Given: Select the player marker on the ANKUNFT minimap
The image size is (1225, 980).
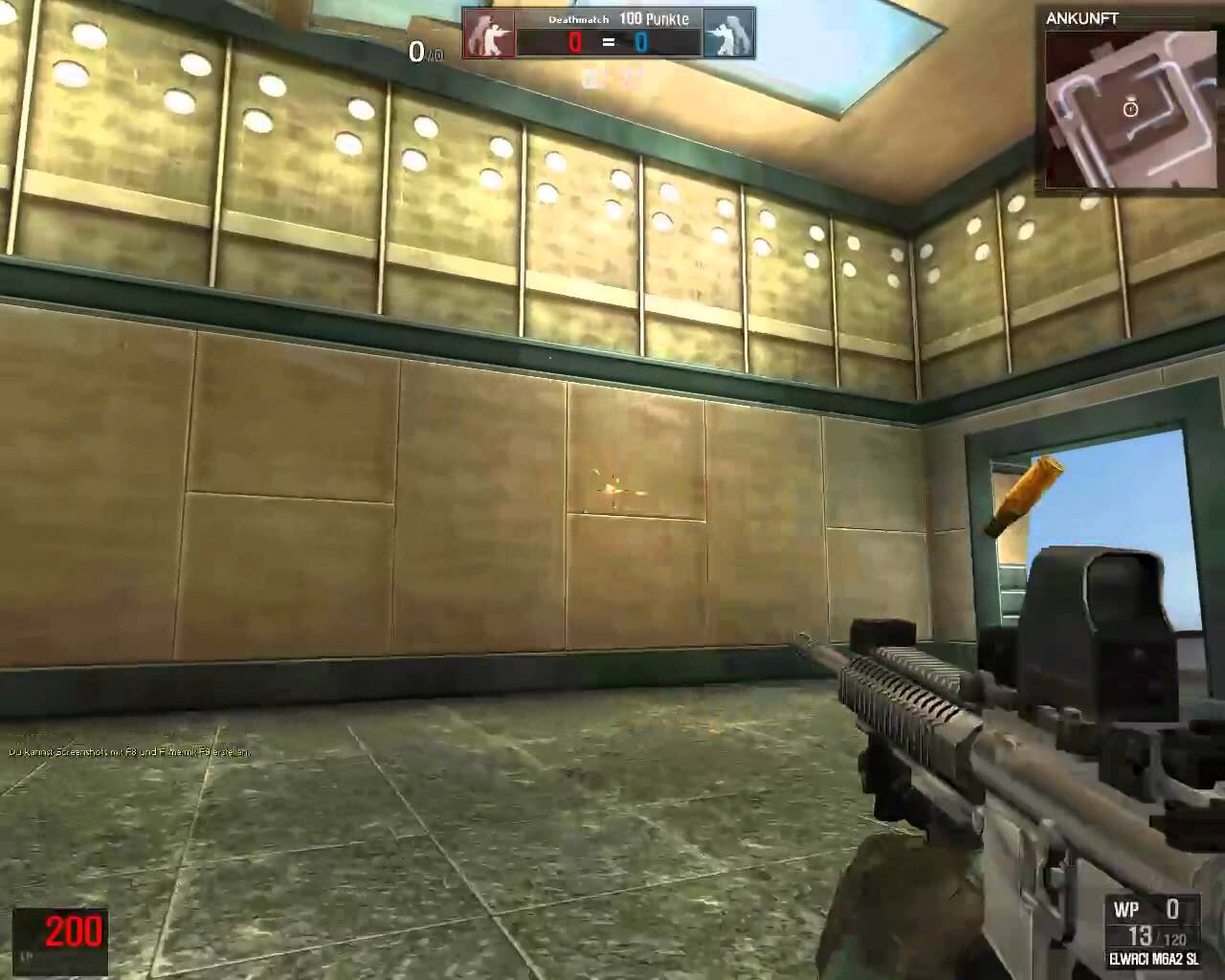Looking at the screenshot, I should (1132, 108).
